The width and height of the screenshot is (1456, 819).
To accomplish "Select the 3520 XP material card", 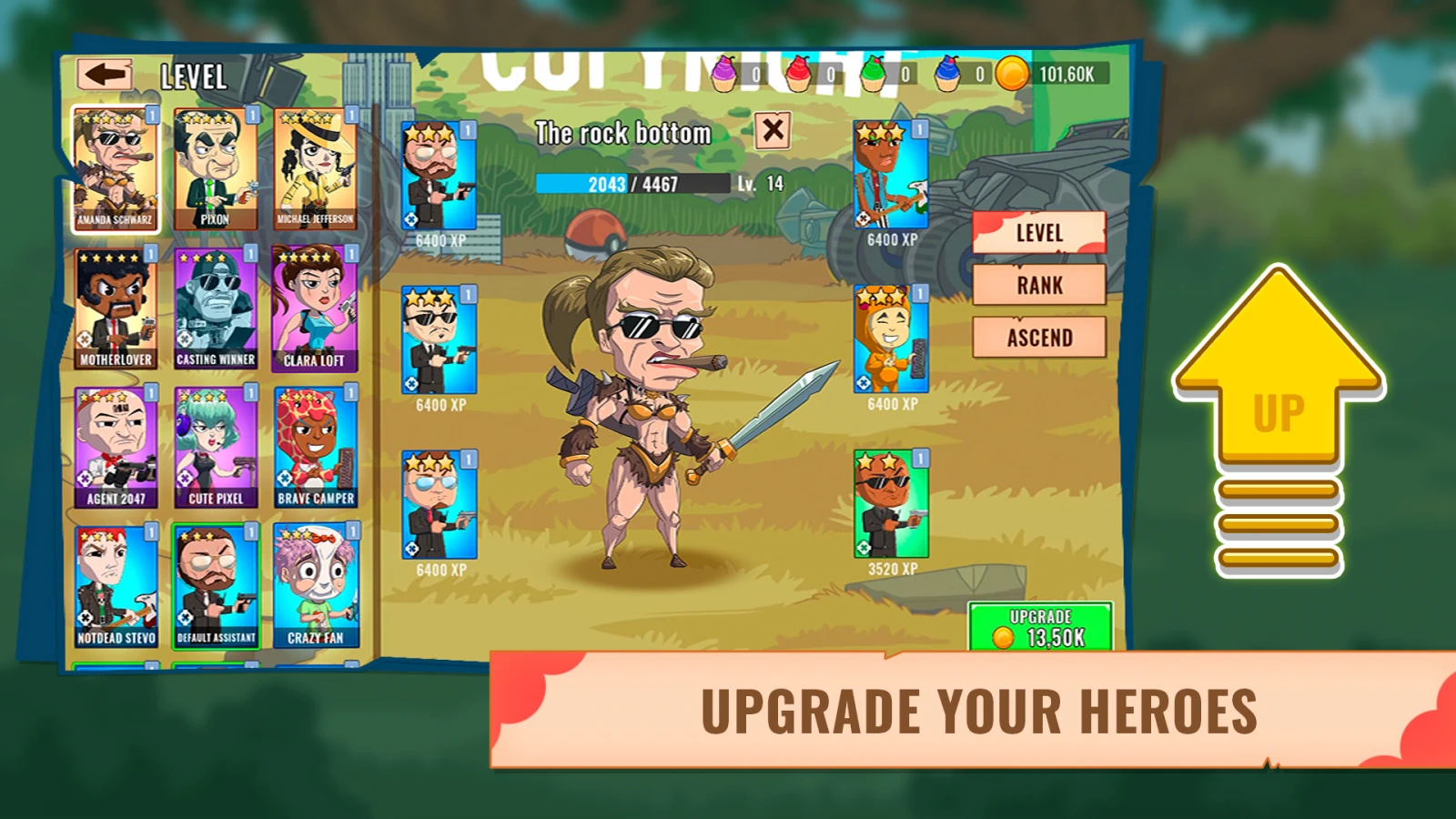I will point(891,505).
